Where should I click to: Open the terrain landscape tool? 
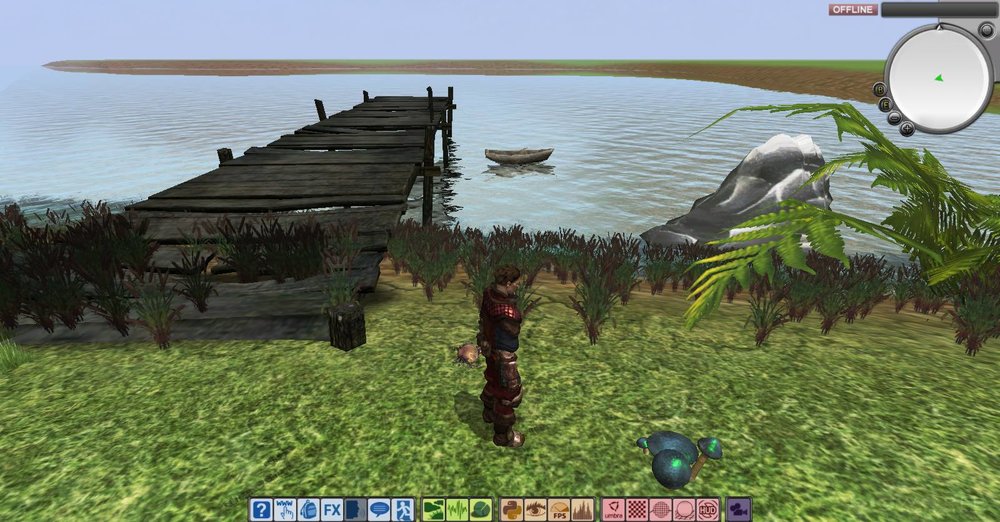point(434,510)
